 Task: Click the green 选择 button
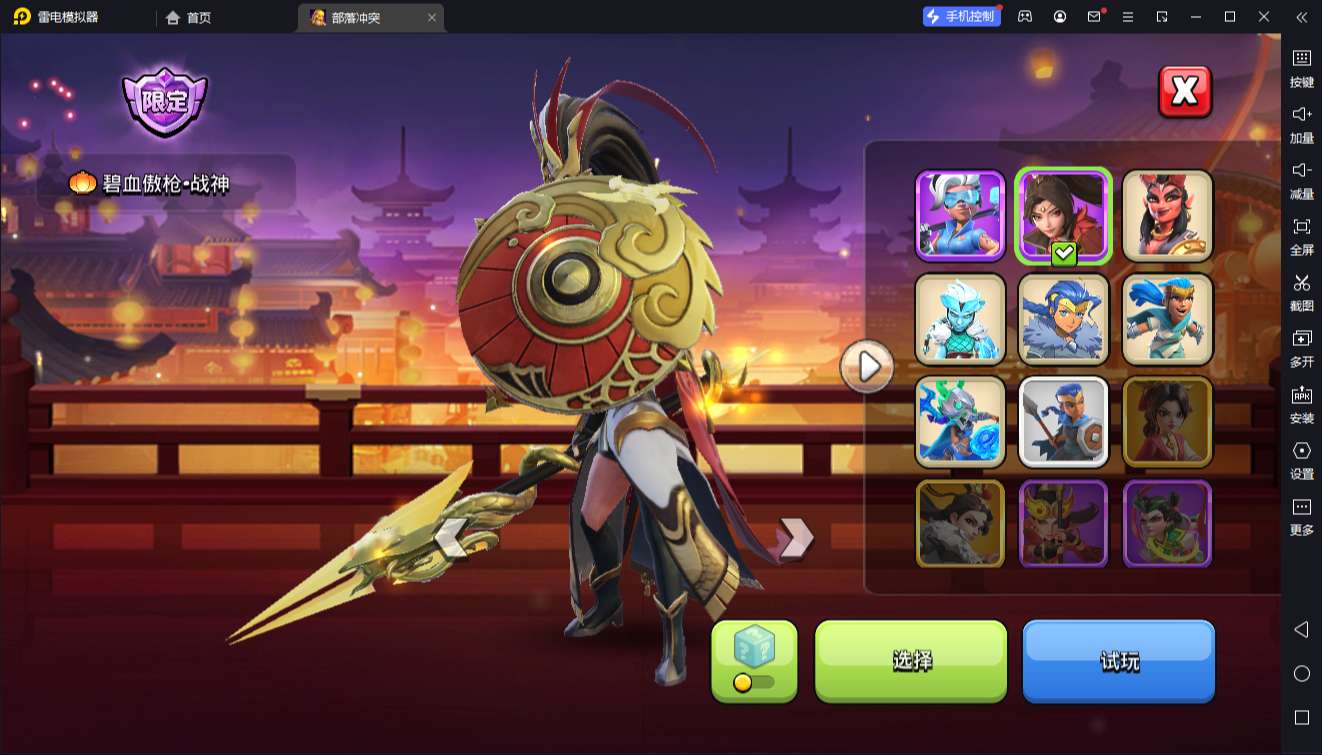pos(911,660)
